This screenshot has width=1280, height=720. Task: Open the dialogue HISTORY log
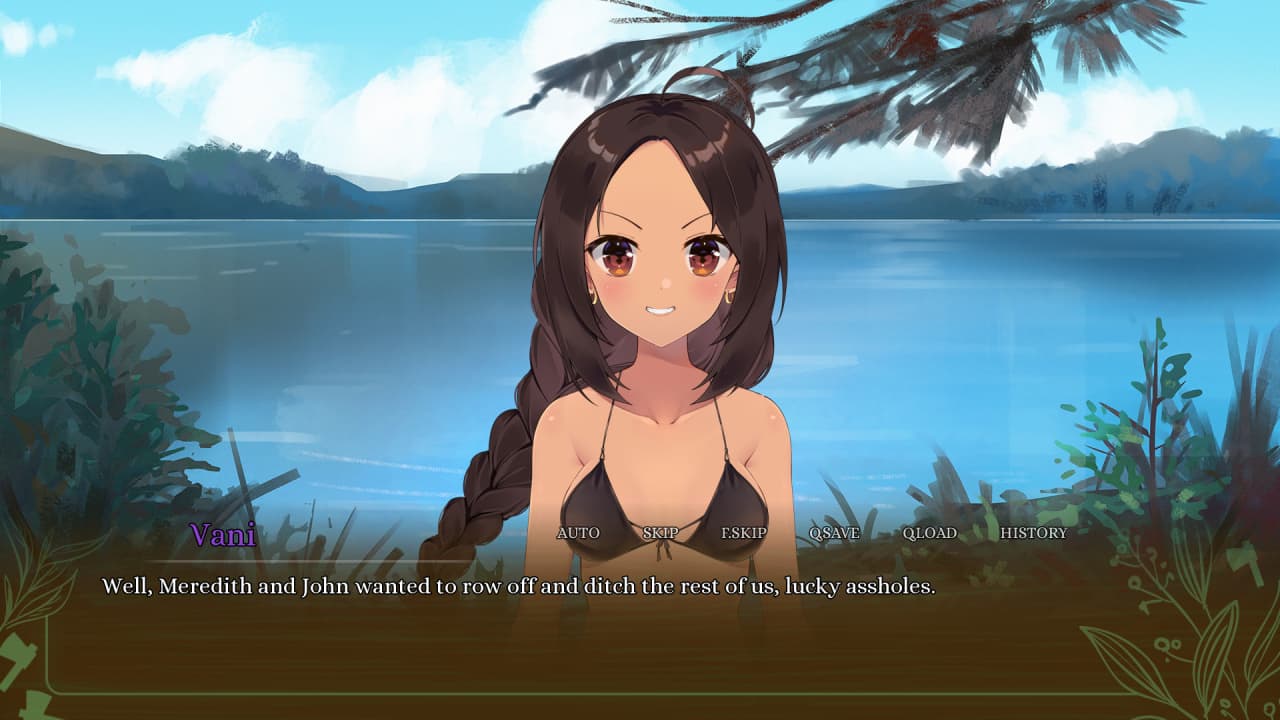pos(1033,533)
